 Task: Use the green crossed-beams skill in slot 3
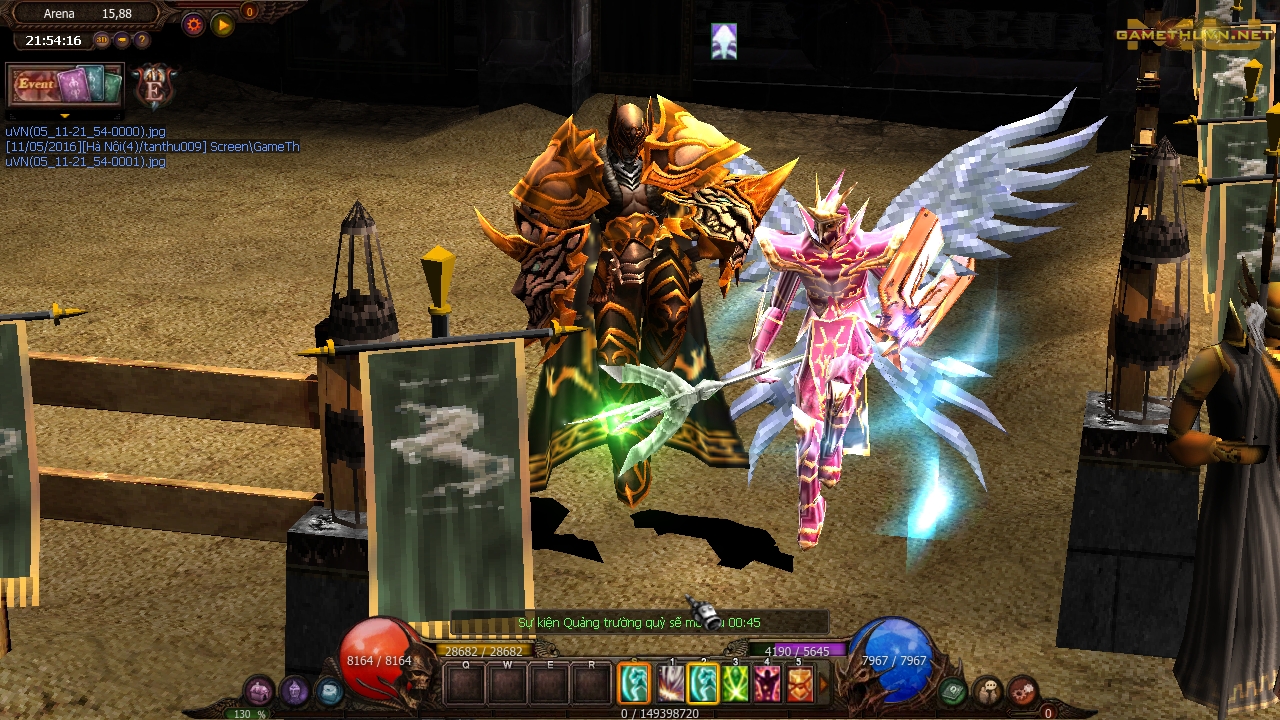tap(736, 684)
